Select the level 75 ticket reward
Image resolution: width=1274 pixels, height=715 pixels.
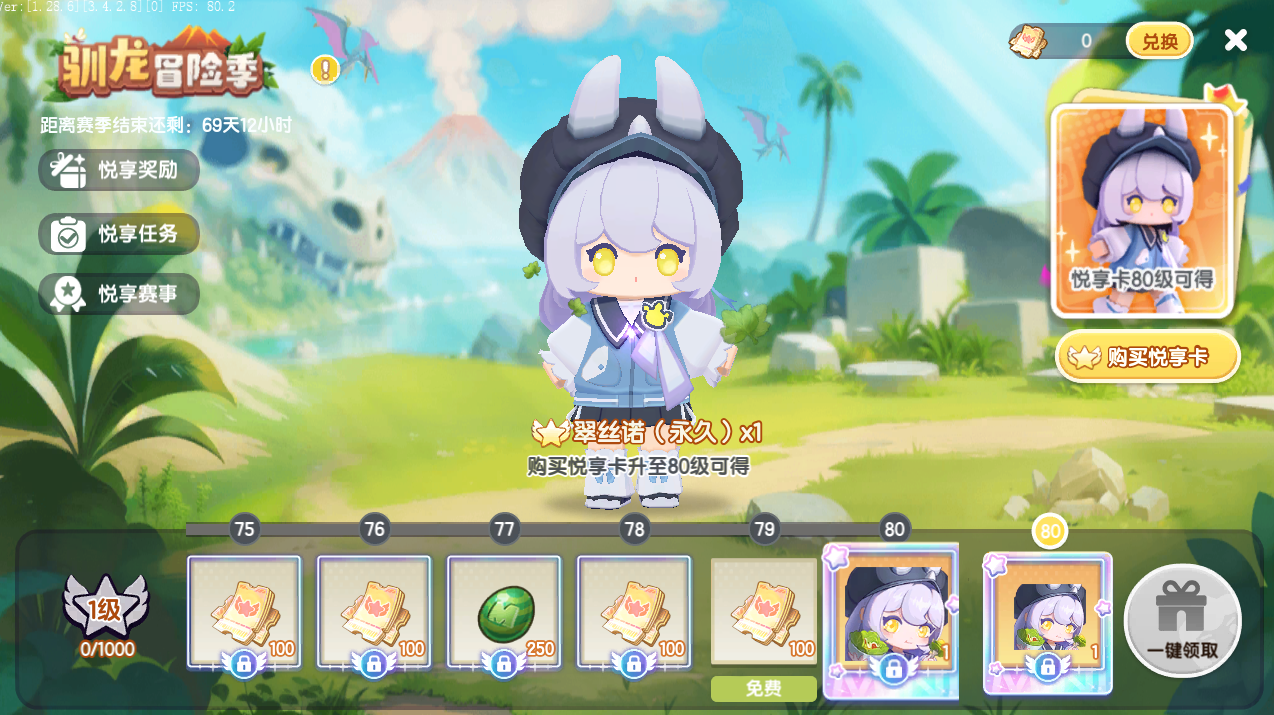(x=244, y=611)
